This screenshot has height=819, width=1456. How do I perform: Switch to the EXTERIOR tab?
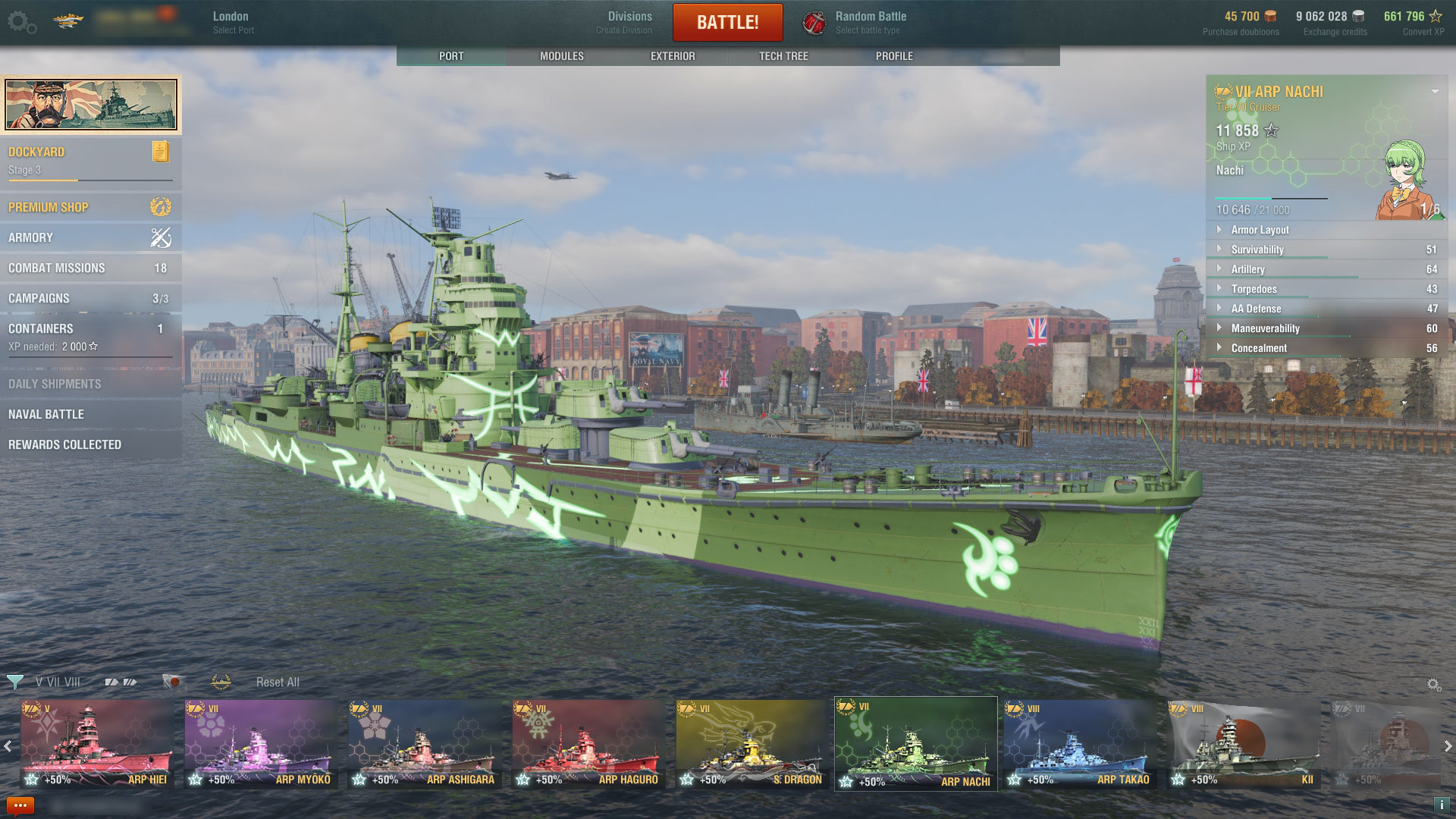click(x=672, y=55)
